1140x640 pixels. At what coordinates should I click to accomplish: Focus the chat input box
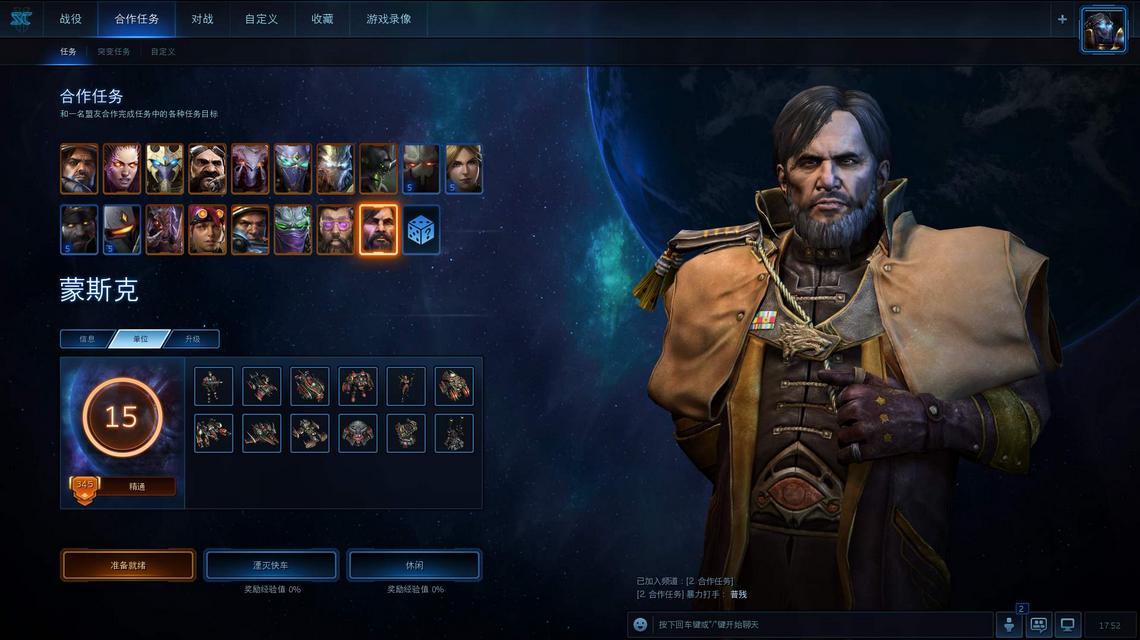pos(820,625)
